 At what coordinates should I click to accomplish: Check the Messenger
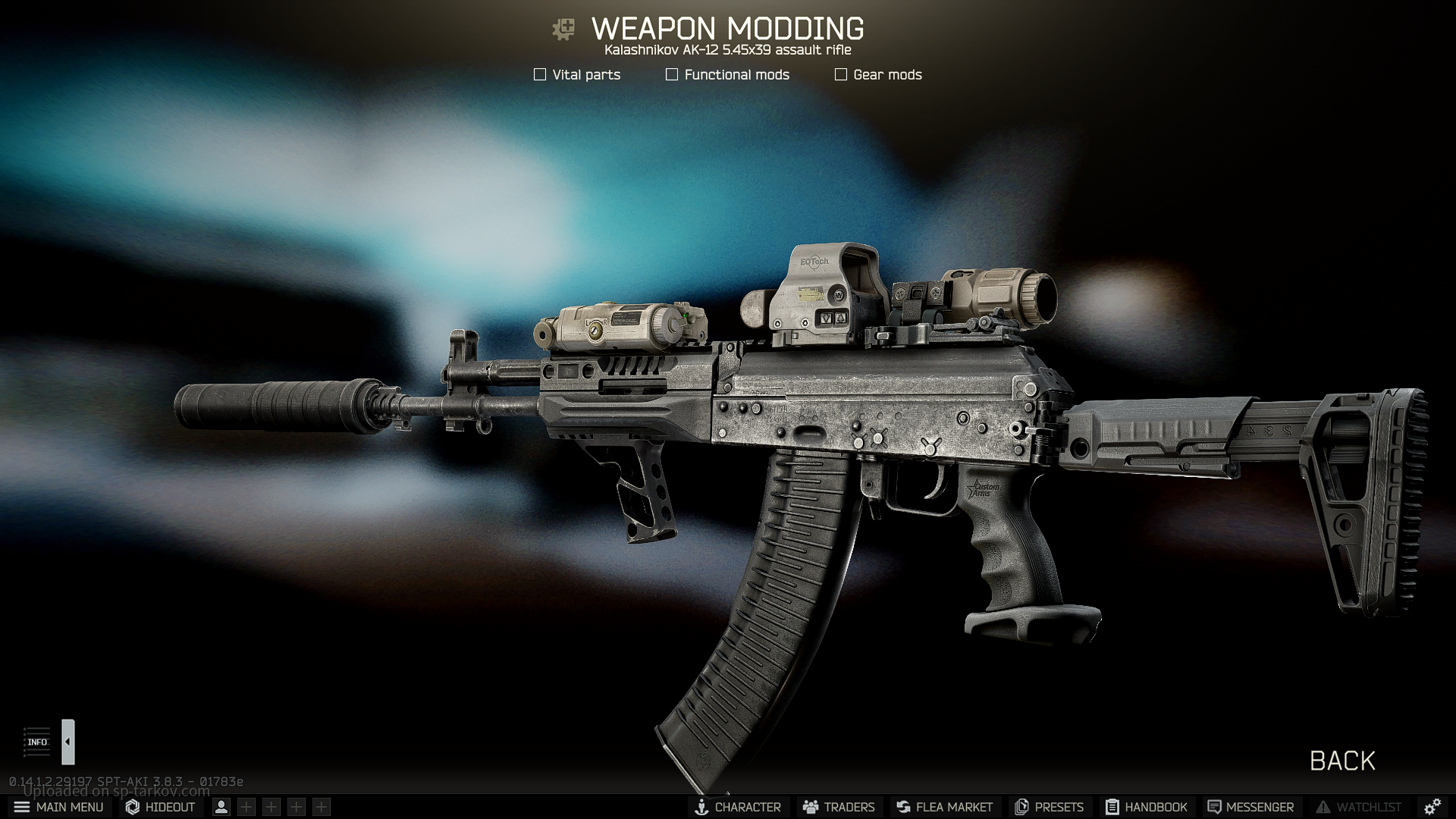(1250, 807)
